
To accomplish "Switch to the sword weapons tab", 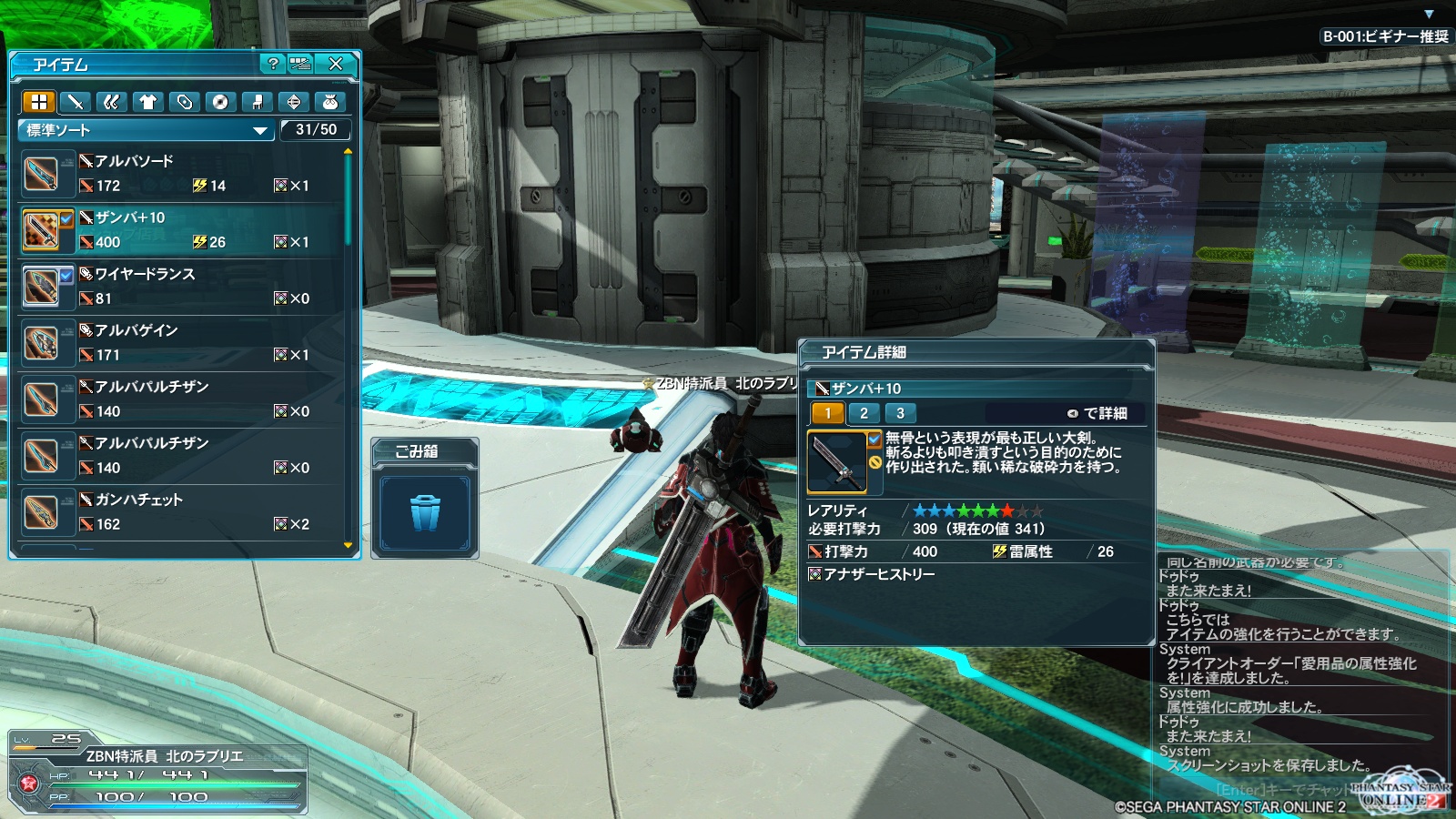I will coord(76,102).
